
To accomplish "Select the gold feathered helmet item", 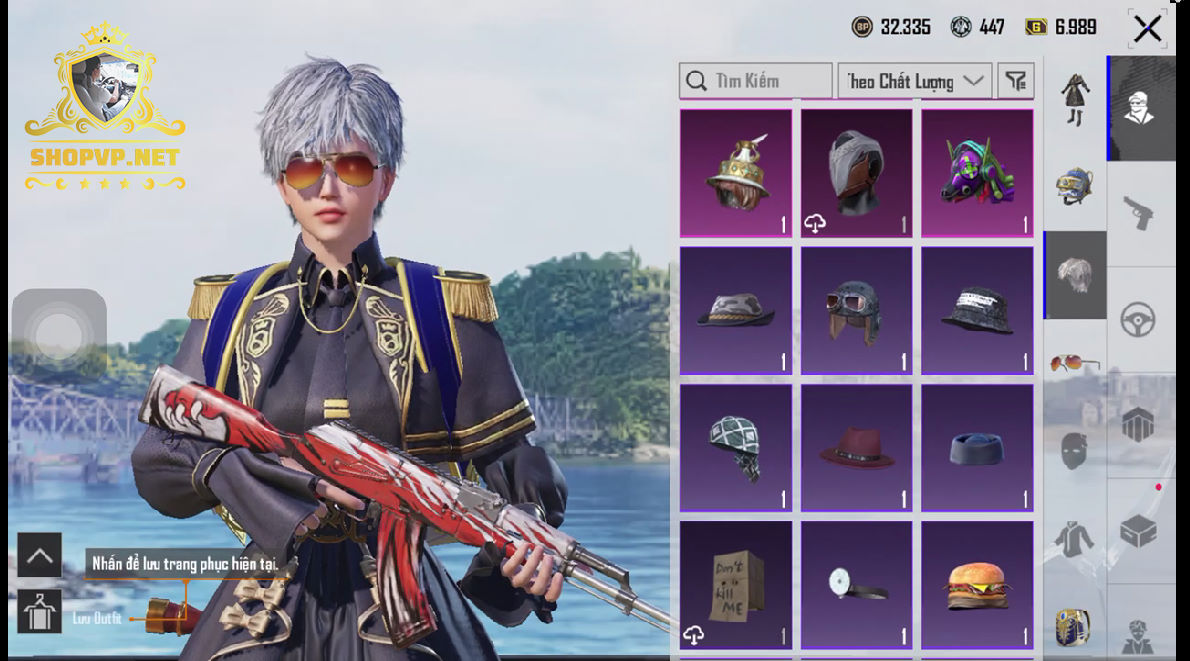I will 736,173.
